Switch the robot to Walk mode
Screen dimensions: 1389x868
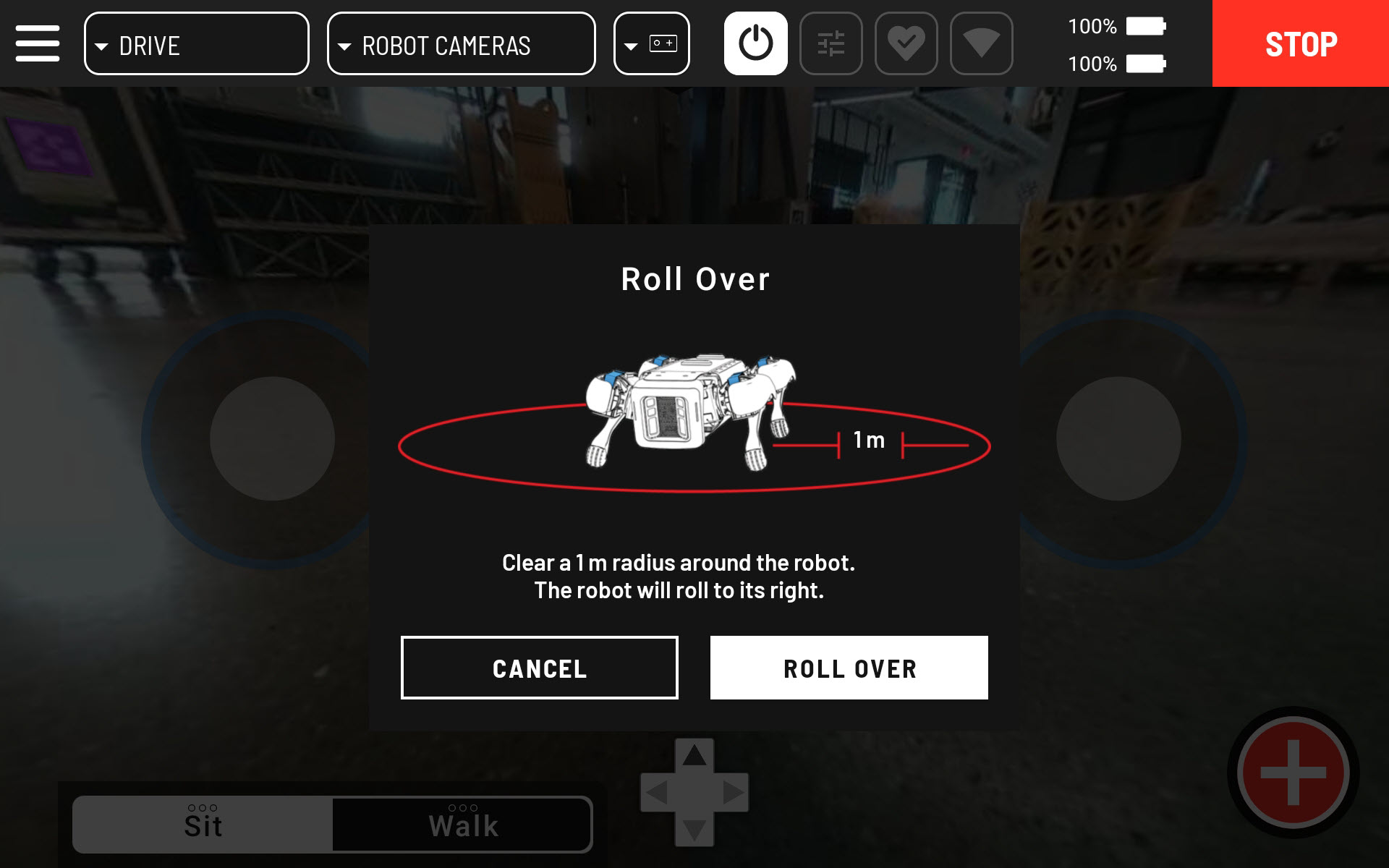coord(463,822)
